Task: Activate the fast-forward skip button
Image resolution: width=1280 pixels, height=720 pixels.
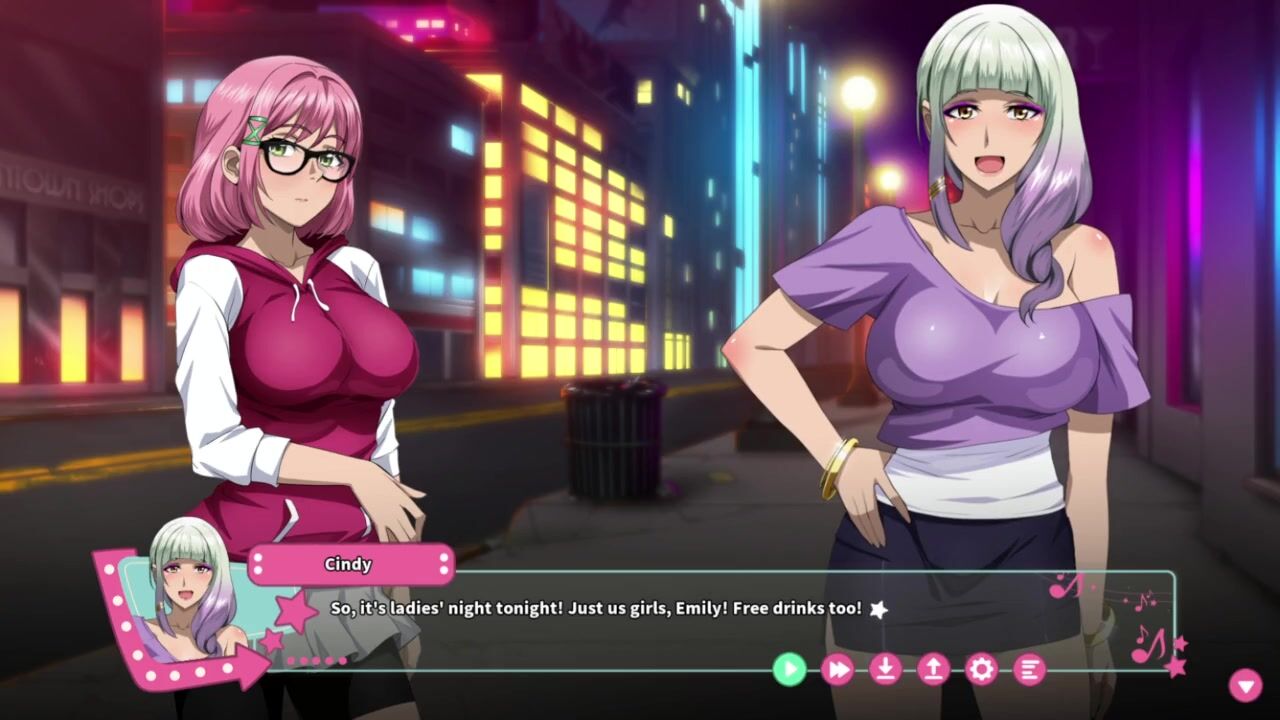Action: tap(837, 669)
